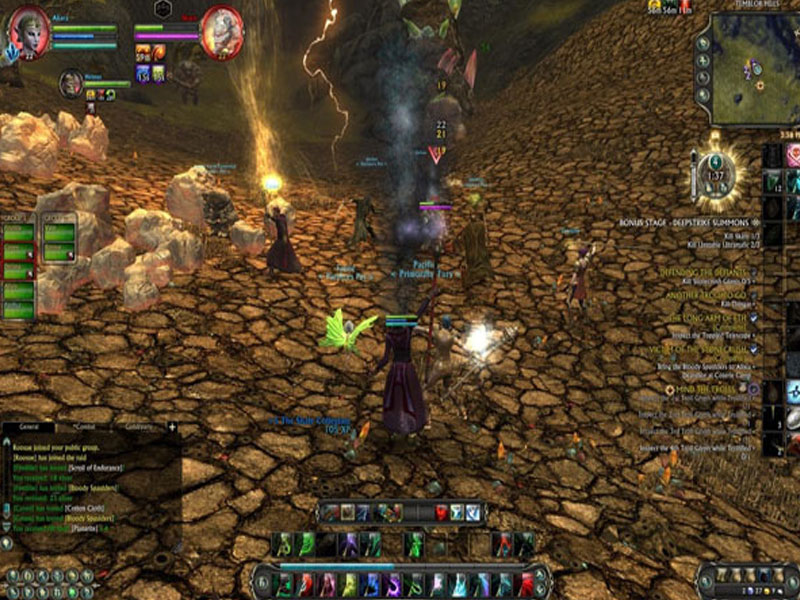This screenshot has width=800, height=600.
Task: Open the Combat chat tab
Action: (82, 427)
